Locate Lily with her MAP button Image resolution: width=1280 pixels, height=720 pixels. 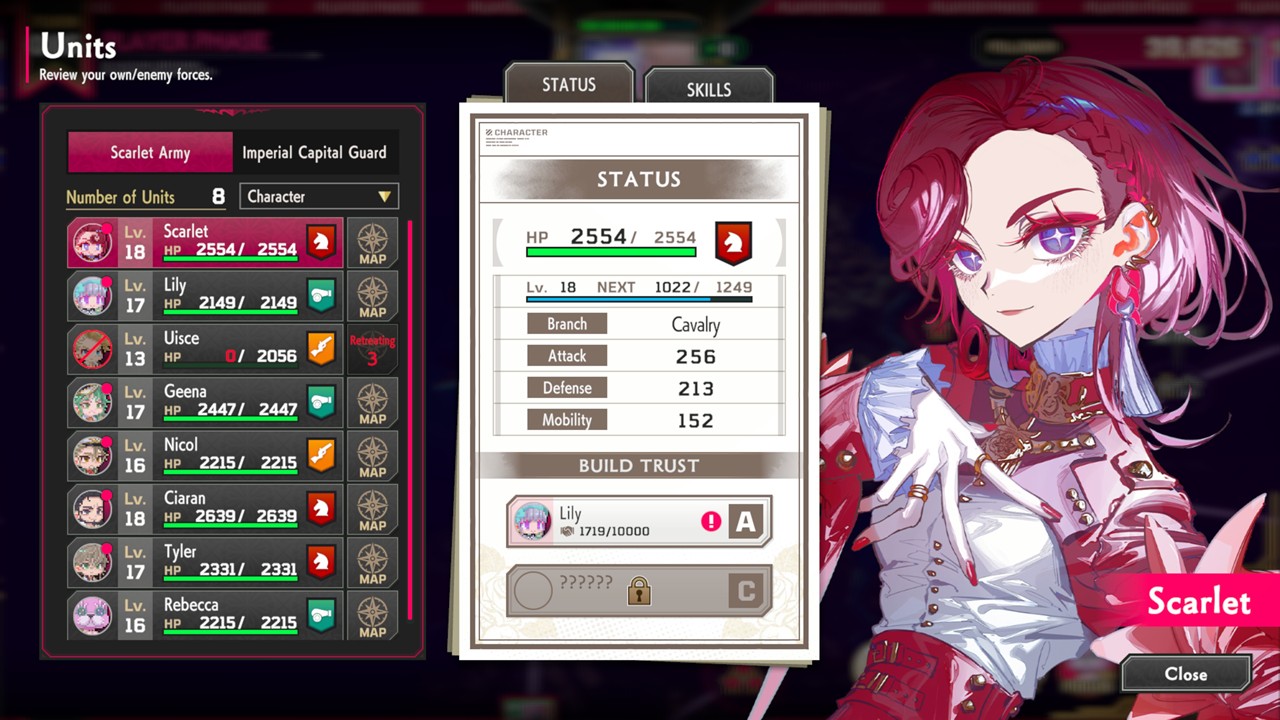373,296
